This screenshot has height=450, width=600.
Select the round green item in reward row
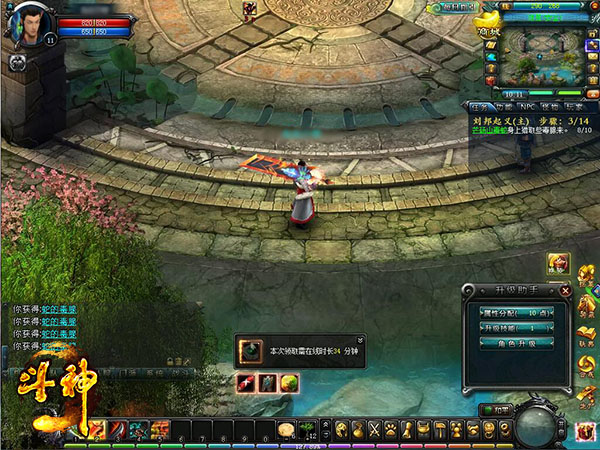288,381
